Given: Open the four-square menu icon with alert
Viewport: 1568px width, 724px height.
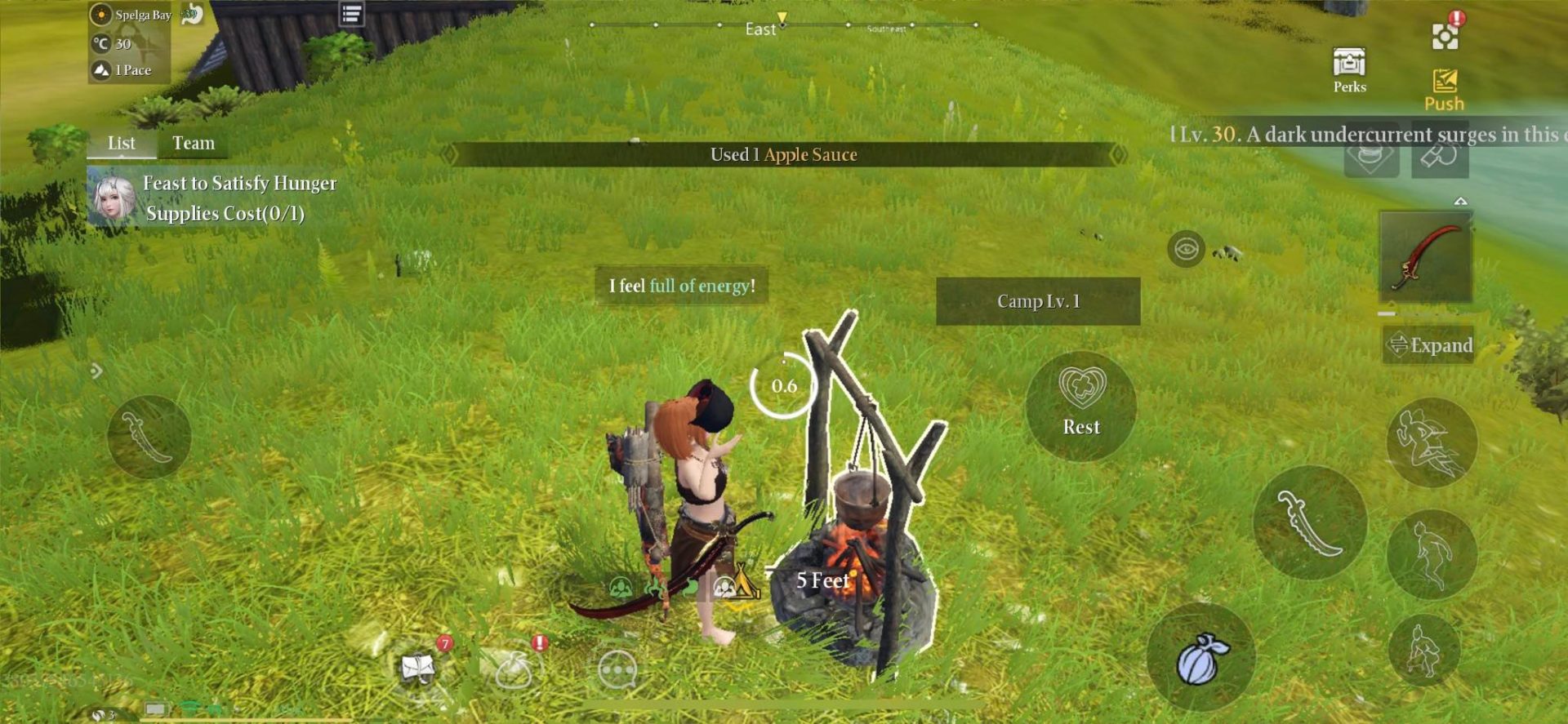Looking at the screenshot, I should [x=1445, y=37].
